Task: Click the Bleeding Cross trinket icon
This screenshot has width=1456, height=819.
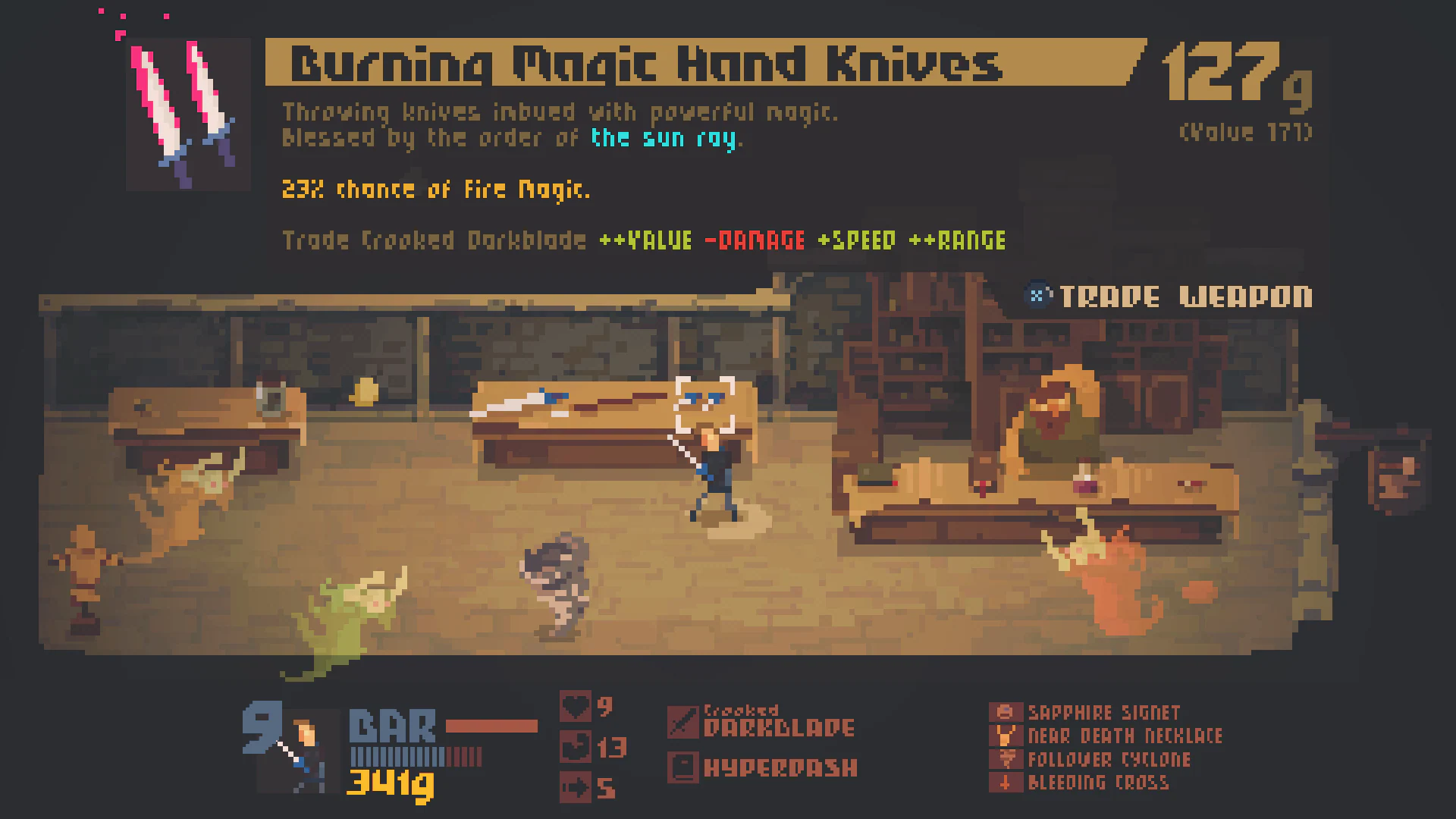Action: [1006, 782]
